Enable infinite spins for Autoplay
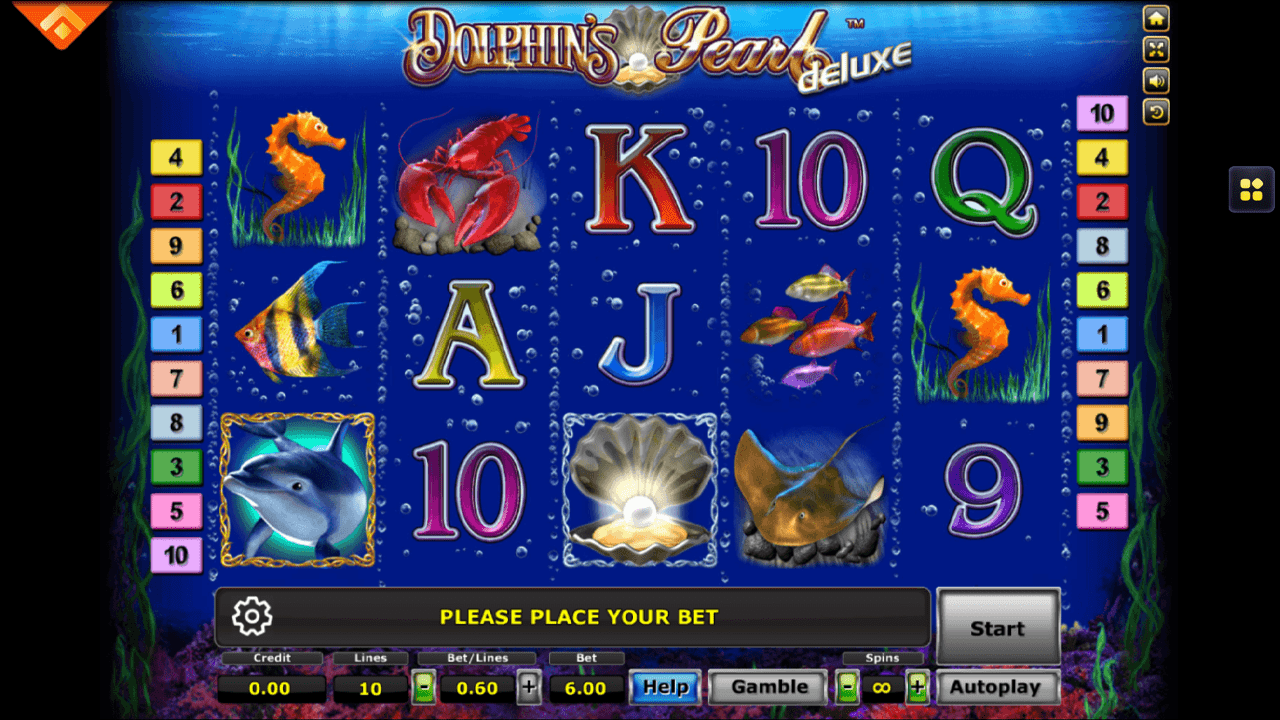Viewport: 1280px width, 720px height. point(880,687)
